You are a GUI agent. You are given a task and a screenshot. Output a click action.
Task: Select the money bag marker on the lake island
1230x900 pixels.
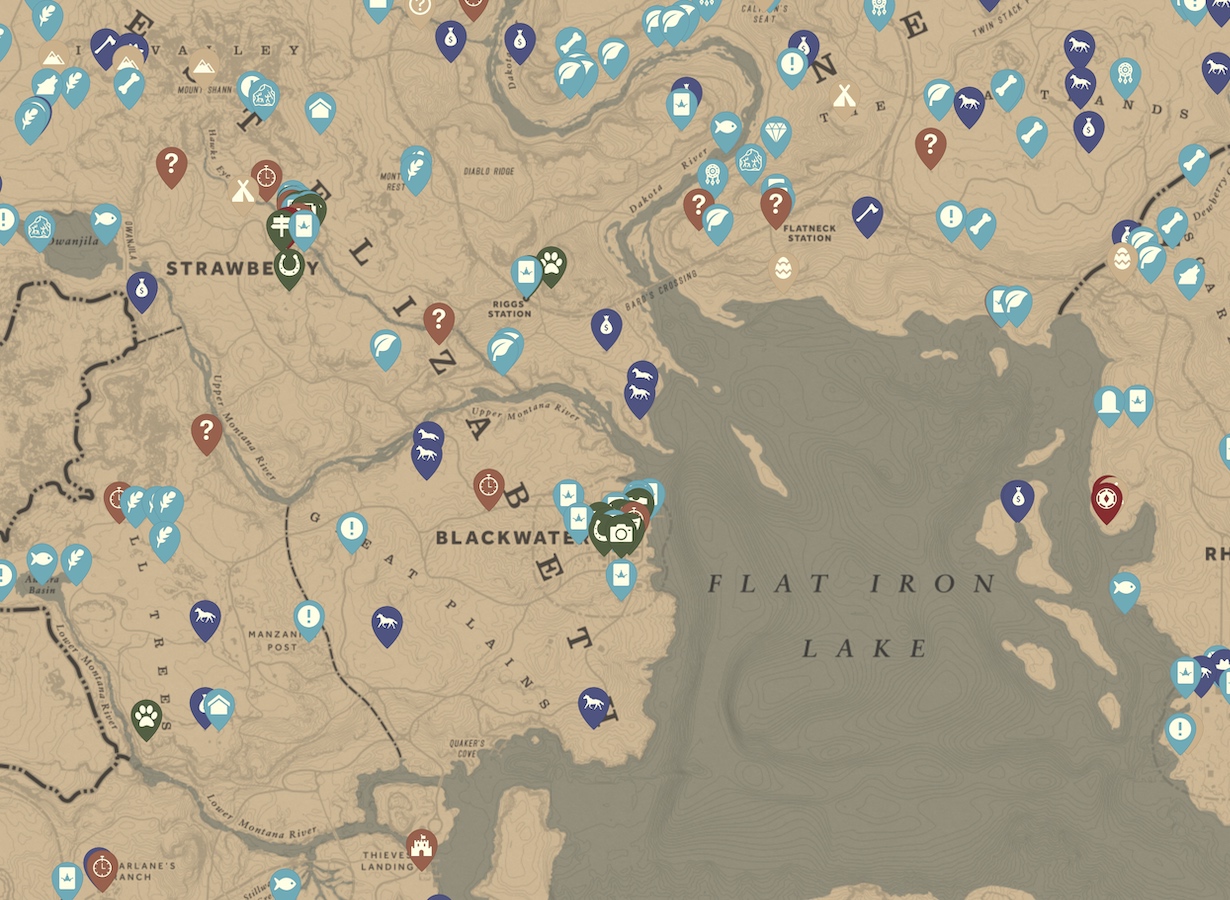pos(1017,497)
